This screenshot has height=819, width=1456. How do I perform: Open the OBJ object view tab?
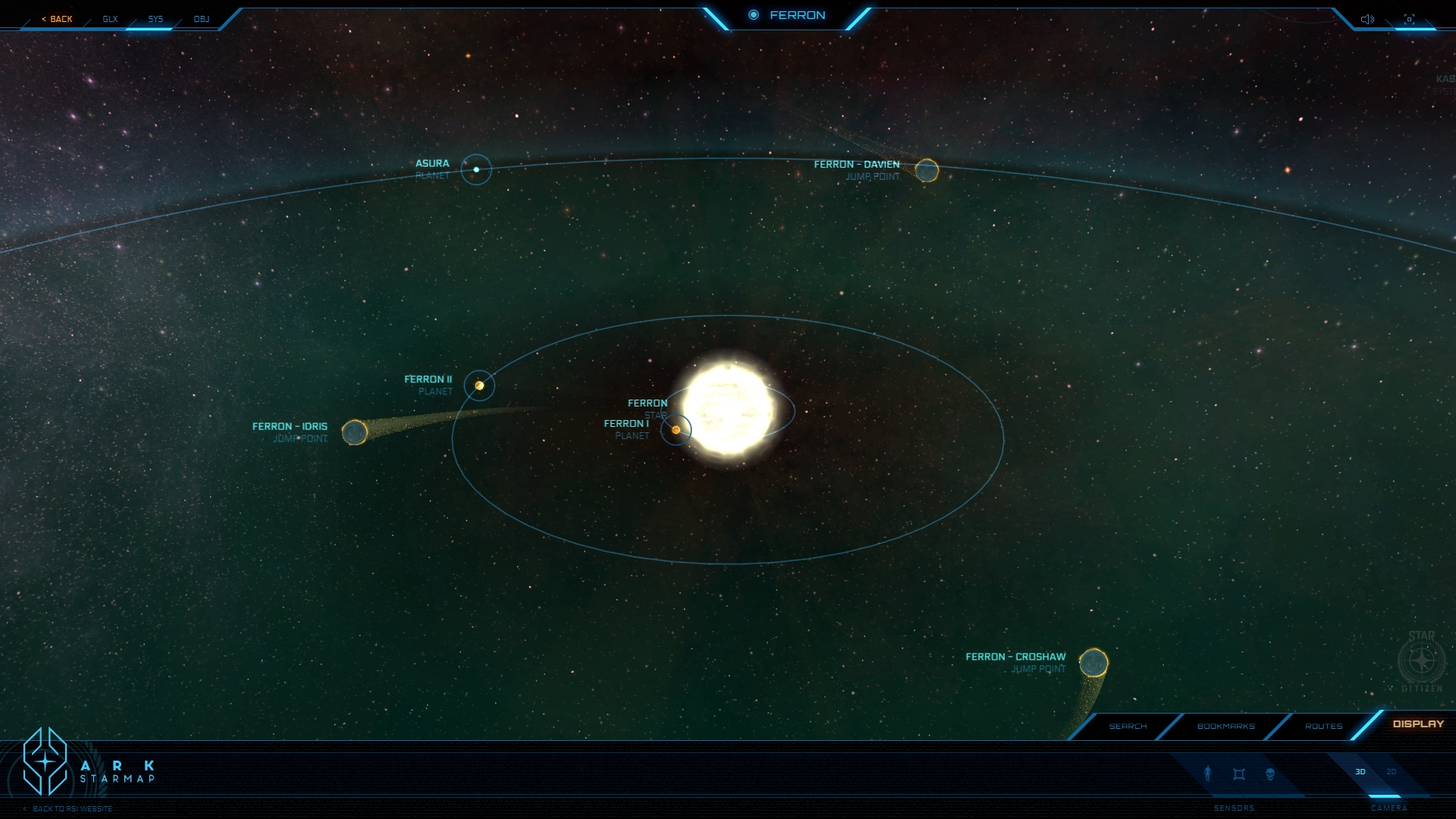click(x=202, y=19)
